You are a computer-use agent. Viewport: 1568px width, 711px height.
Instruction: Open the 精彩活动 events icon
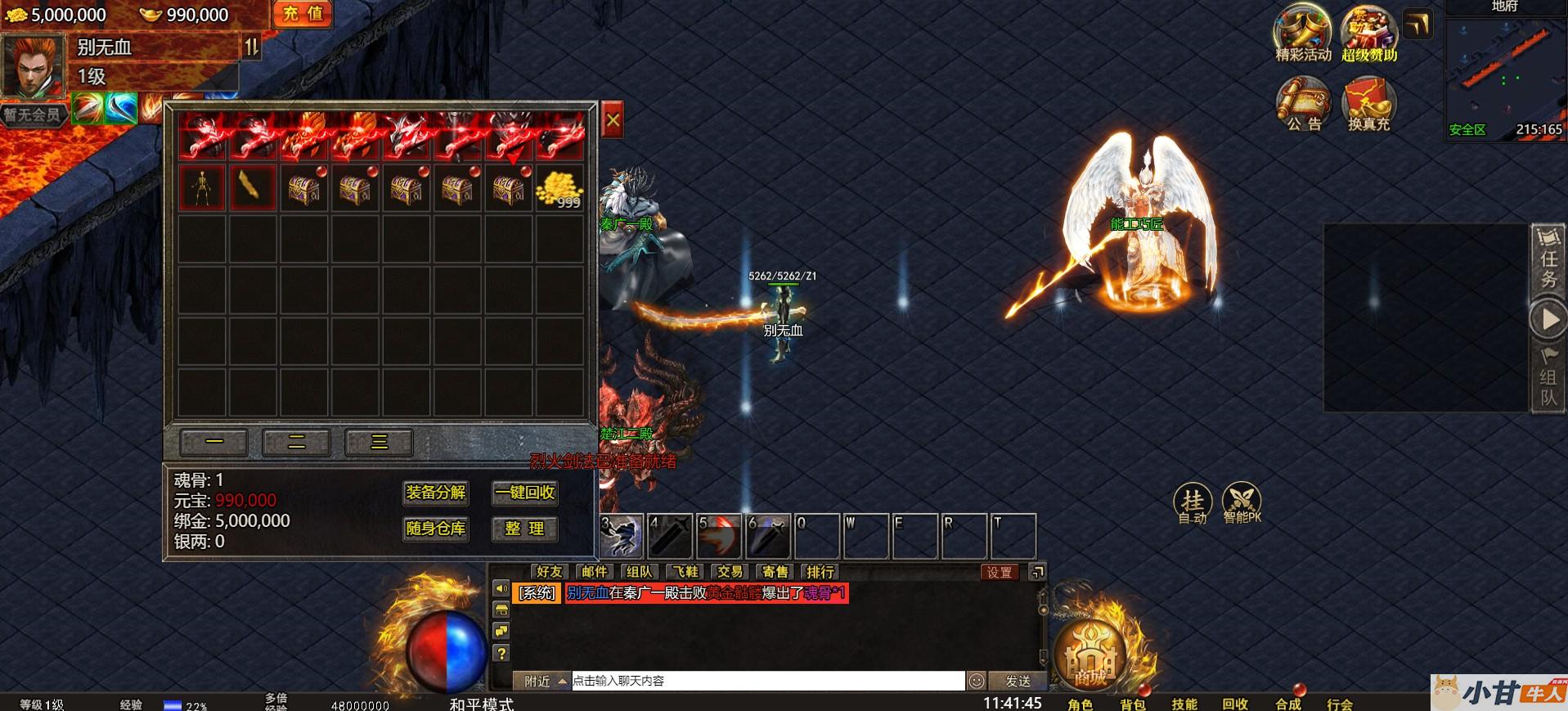click(x=1303, y=34)
